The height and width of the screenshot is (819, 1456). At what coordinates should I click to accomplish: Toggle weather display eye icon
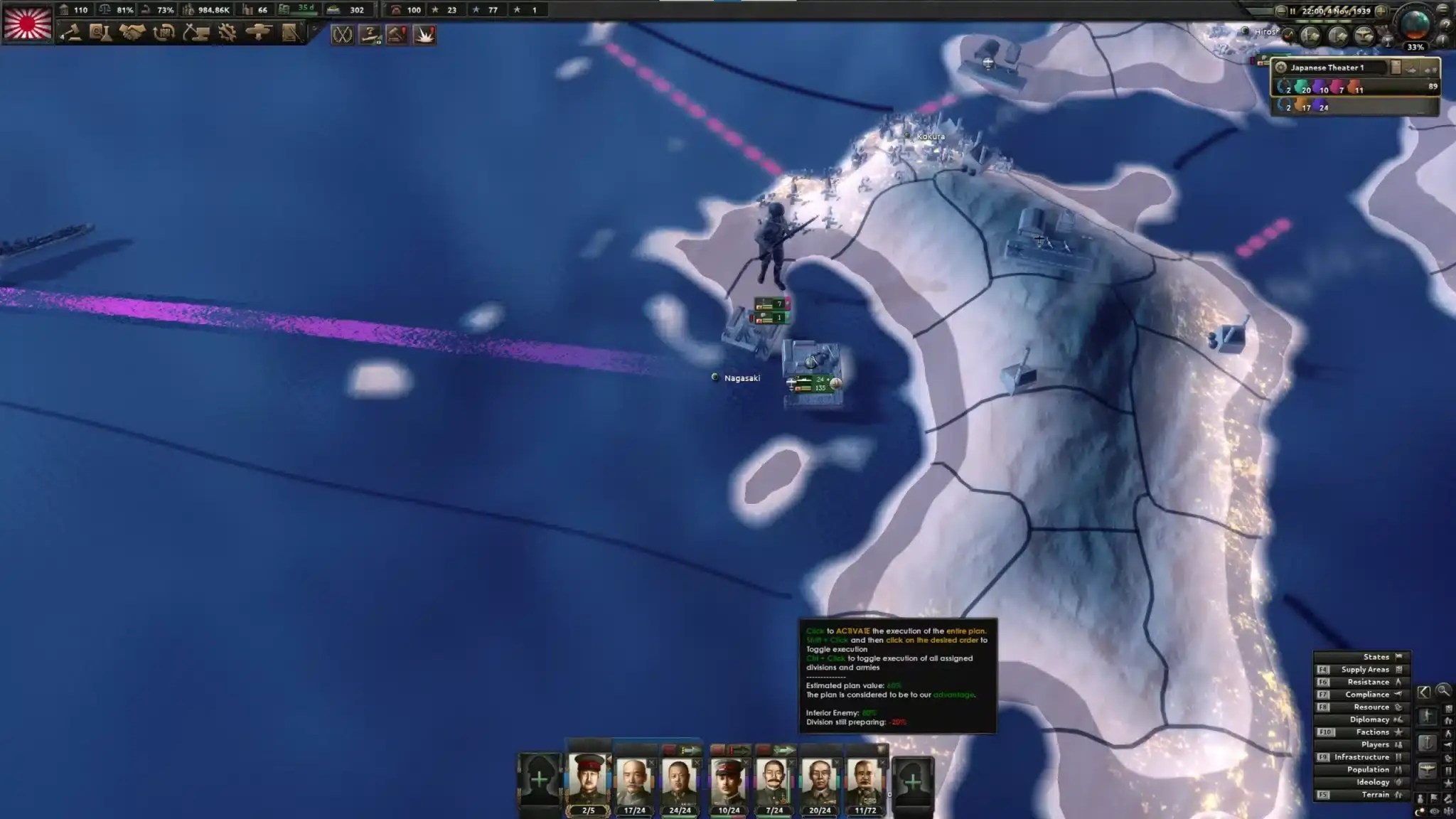(1434, 810)
